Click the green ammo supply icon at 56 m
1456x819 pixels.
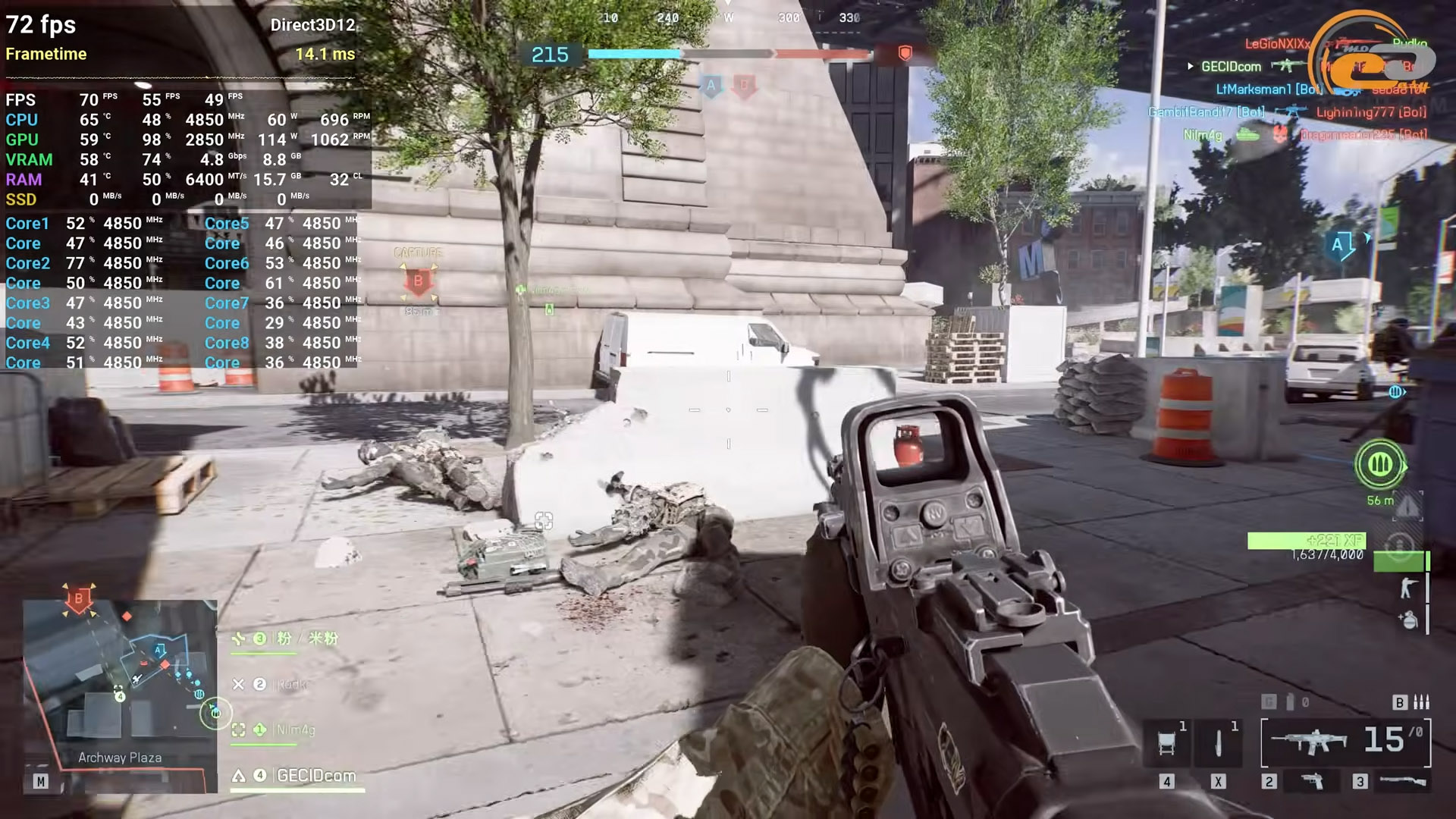(1379, 464)
